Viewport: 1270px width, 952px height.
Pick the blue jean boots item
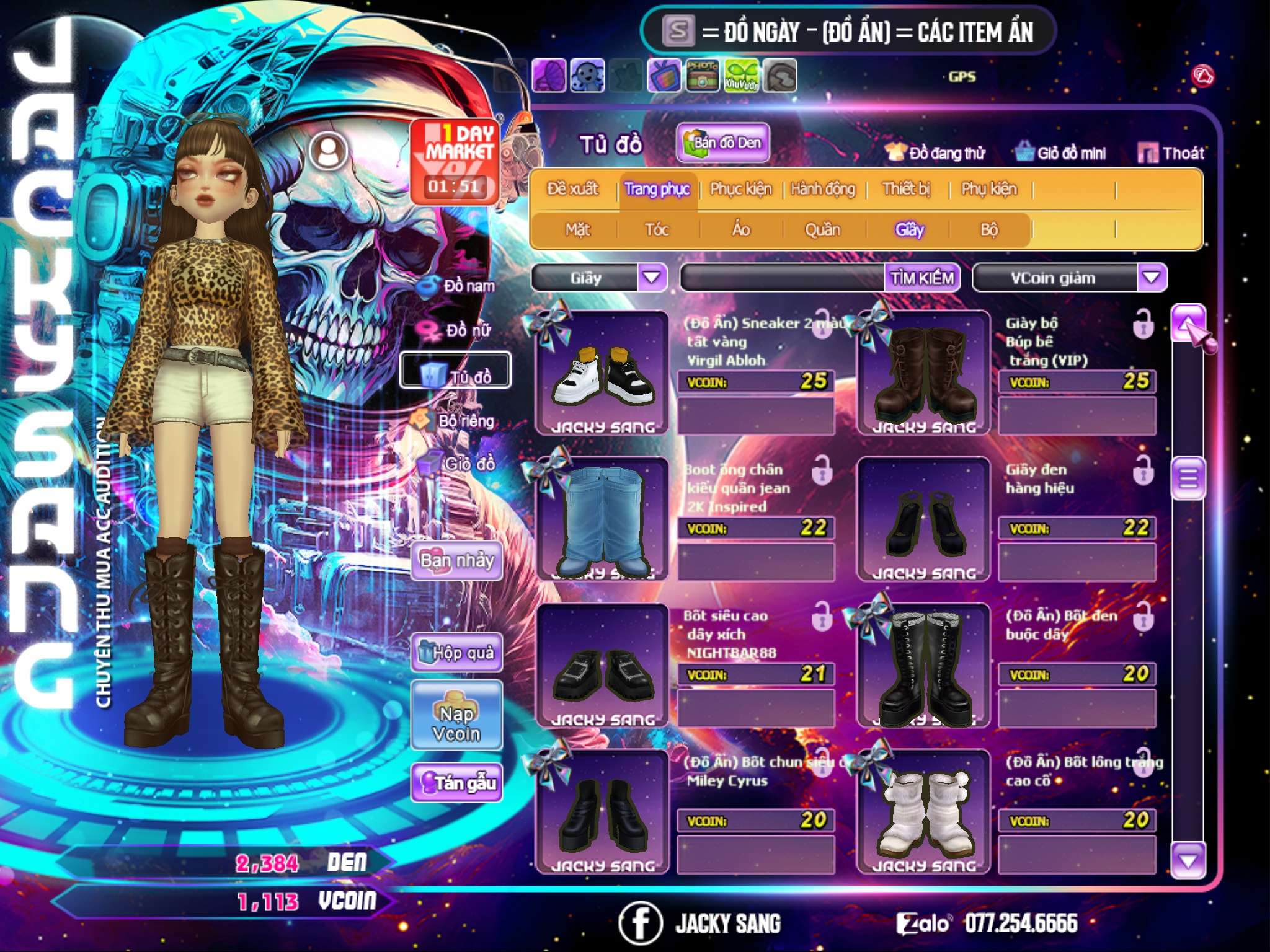(x=602, y=519)
